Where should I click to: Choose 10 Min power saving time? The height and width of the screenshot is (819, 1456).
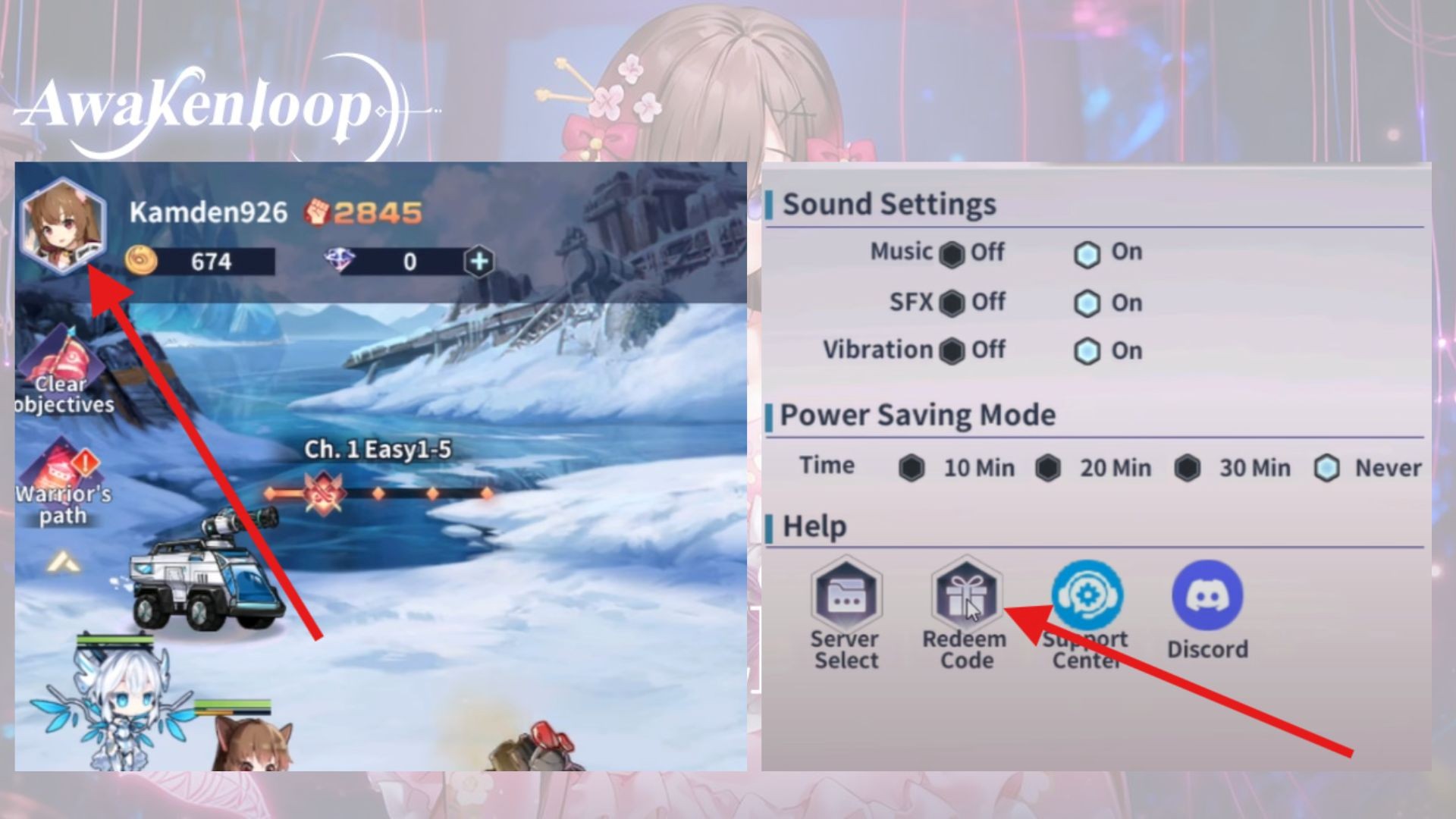point(912,468)
